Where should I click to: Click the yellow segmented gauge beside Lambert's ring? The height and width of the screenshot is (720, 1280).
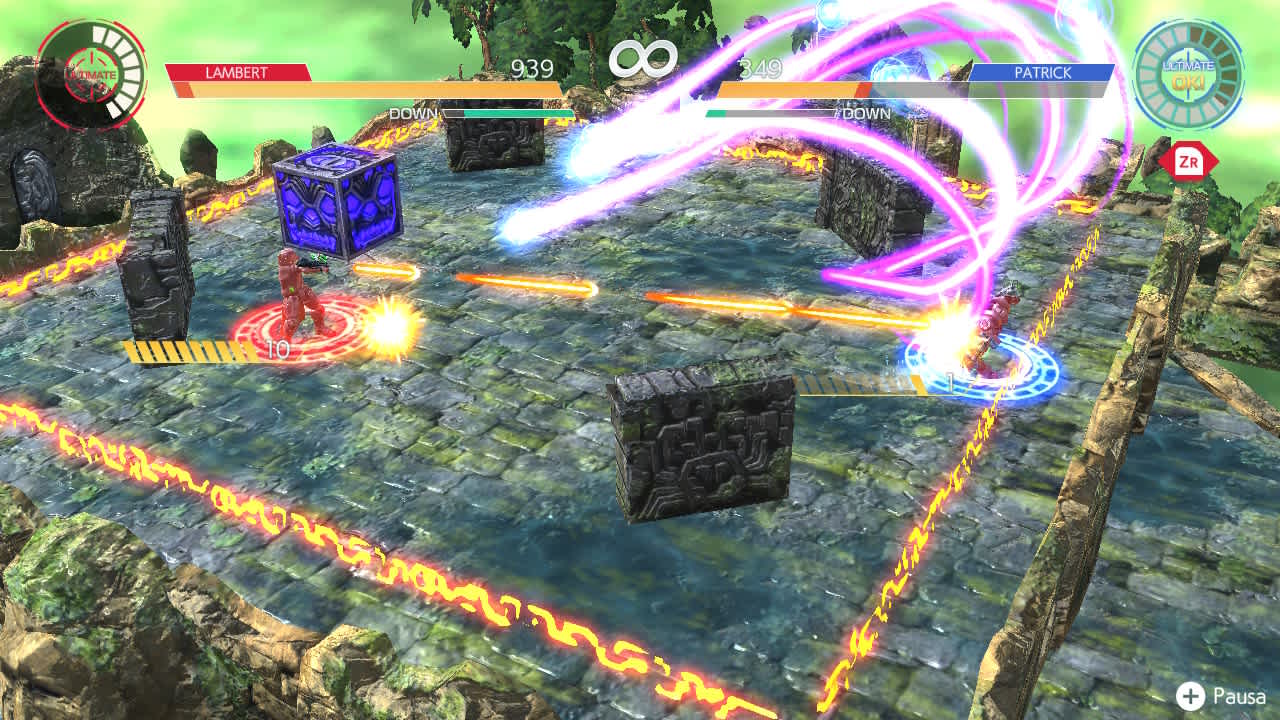(185, 351)
